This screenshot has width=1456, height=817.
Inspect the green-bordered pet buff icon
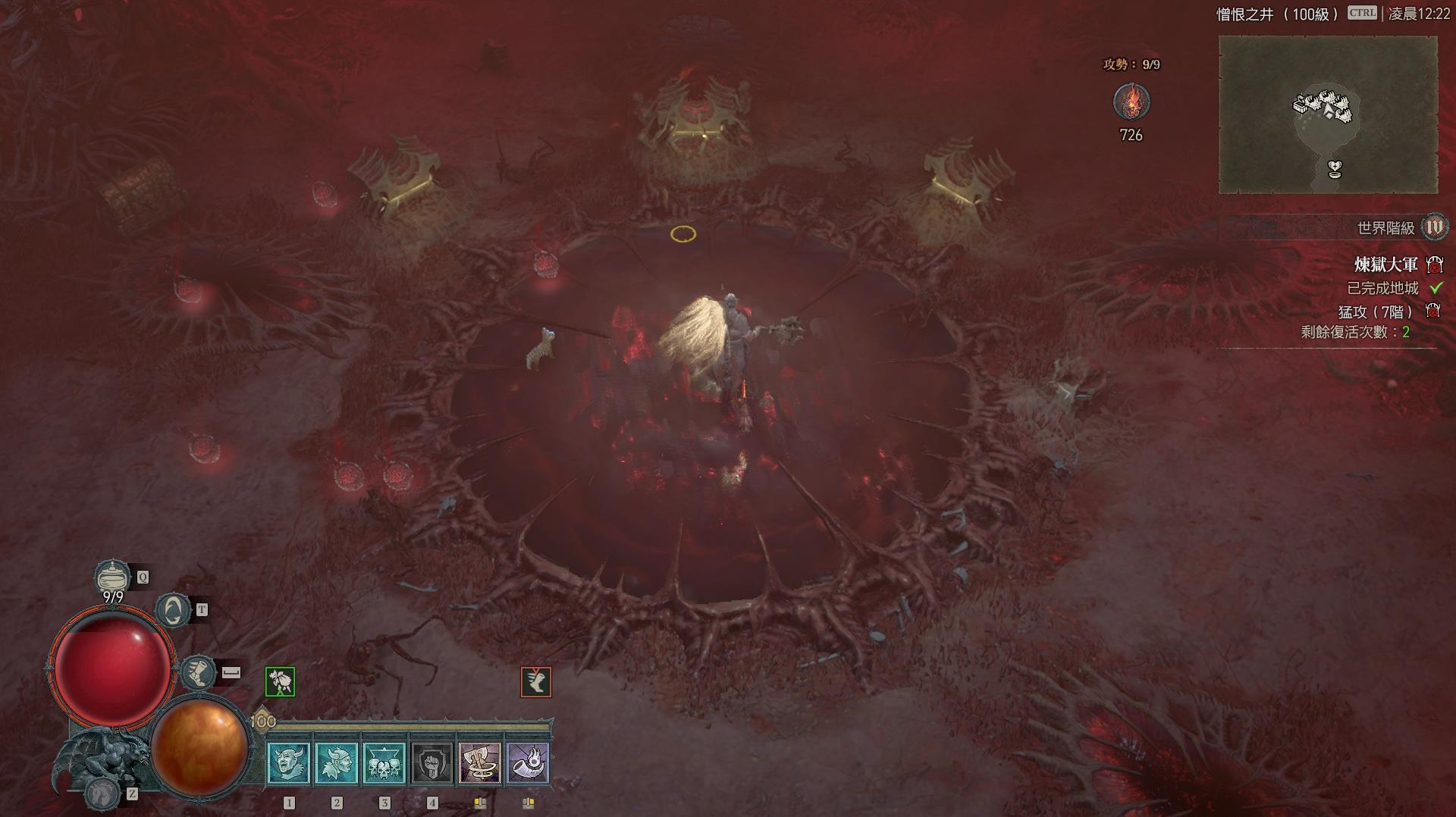[280, 682]
